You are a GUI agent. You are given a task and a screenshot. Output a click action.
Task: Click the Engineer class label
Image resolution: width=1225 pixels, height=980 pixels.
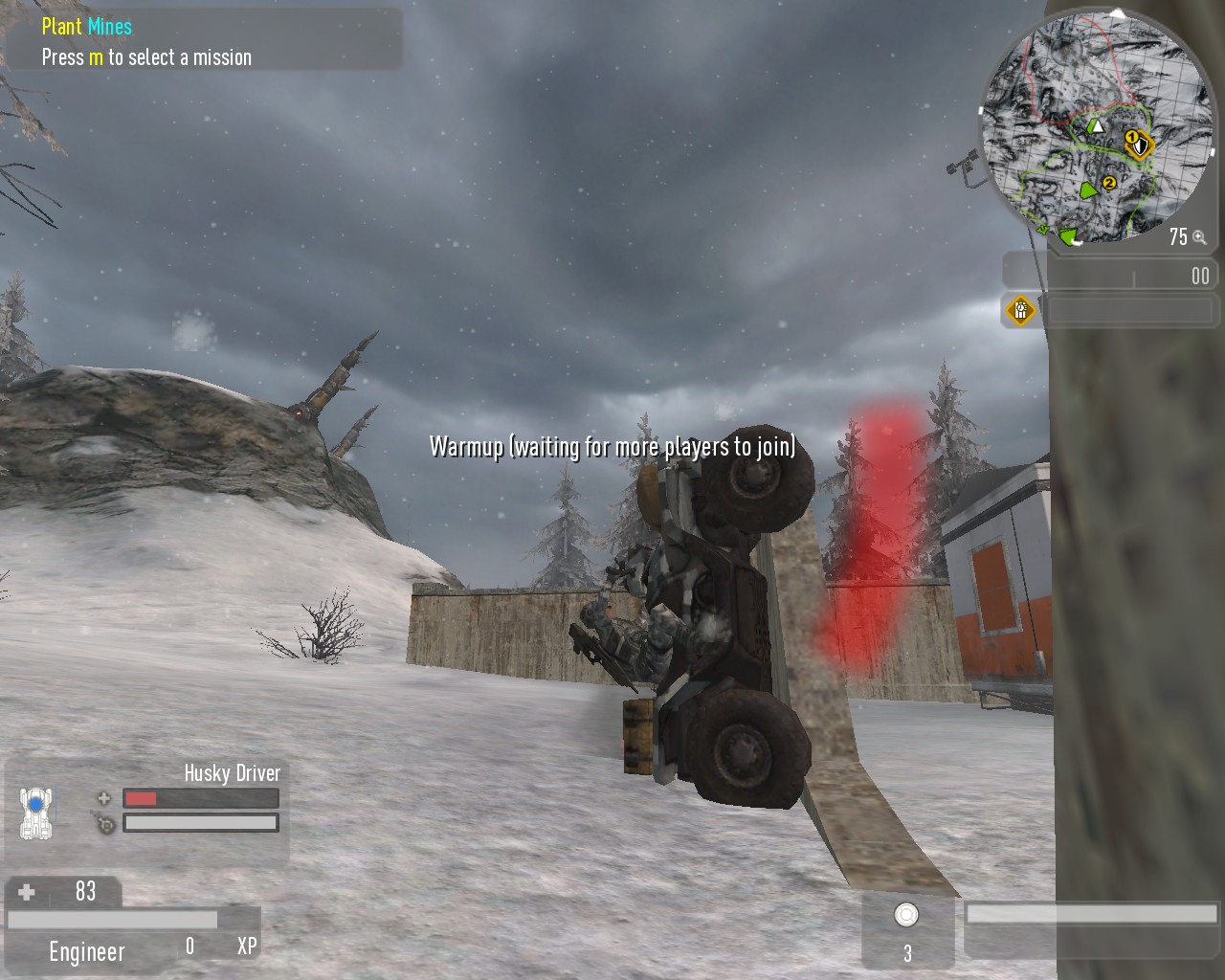87,951
